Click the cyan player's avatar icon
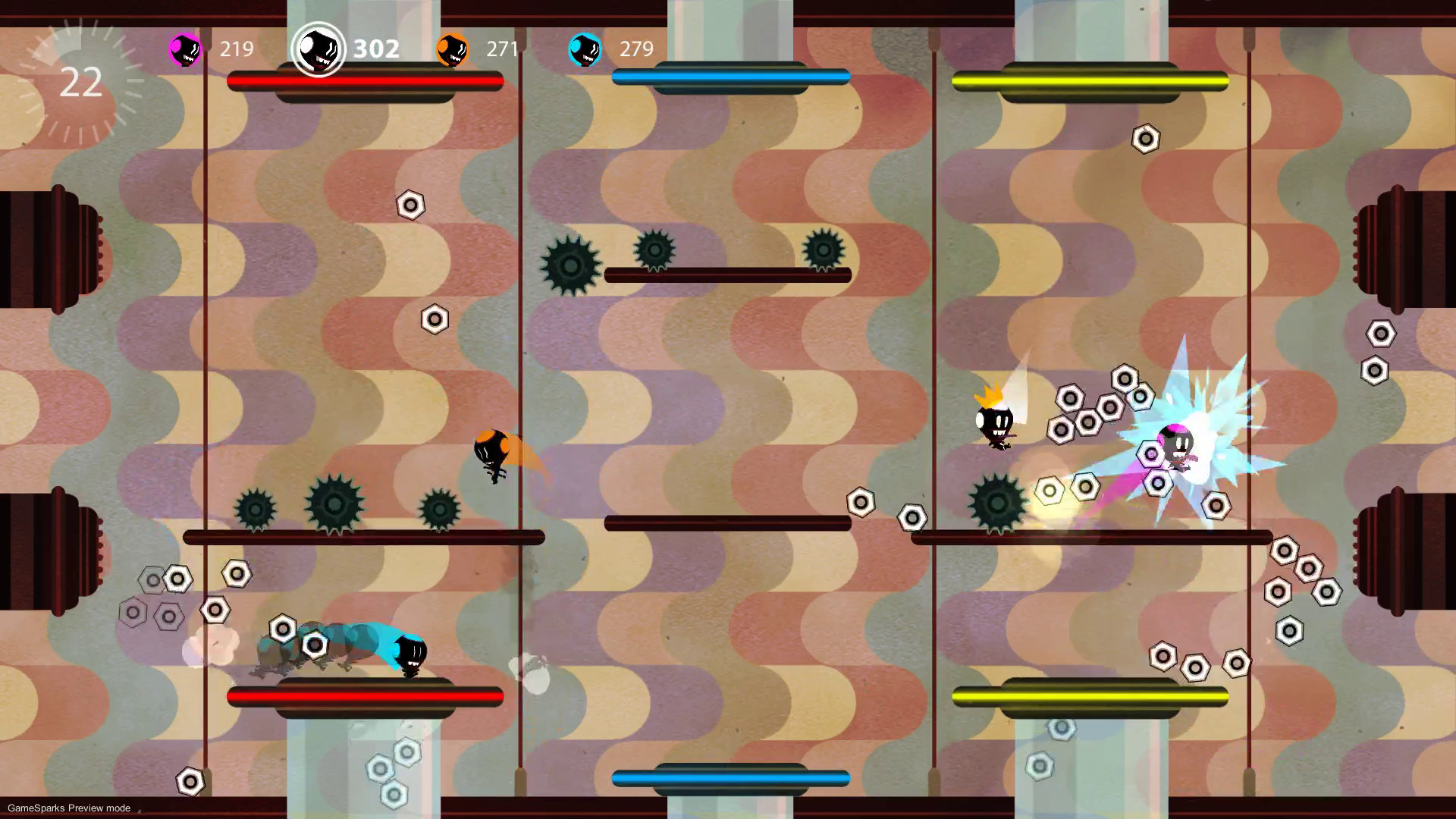Screen dimensions: 1456x819 pyautogui.click(x=584, y=49)
